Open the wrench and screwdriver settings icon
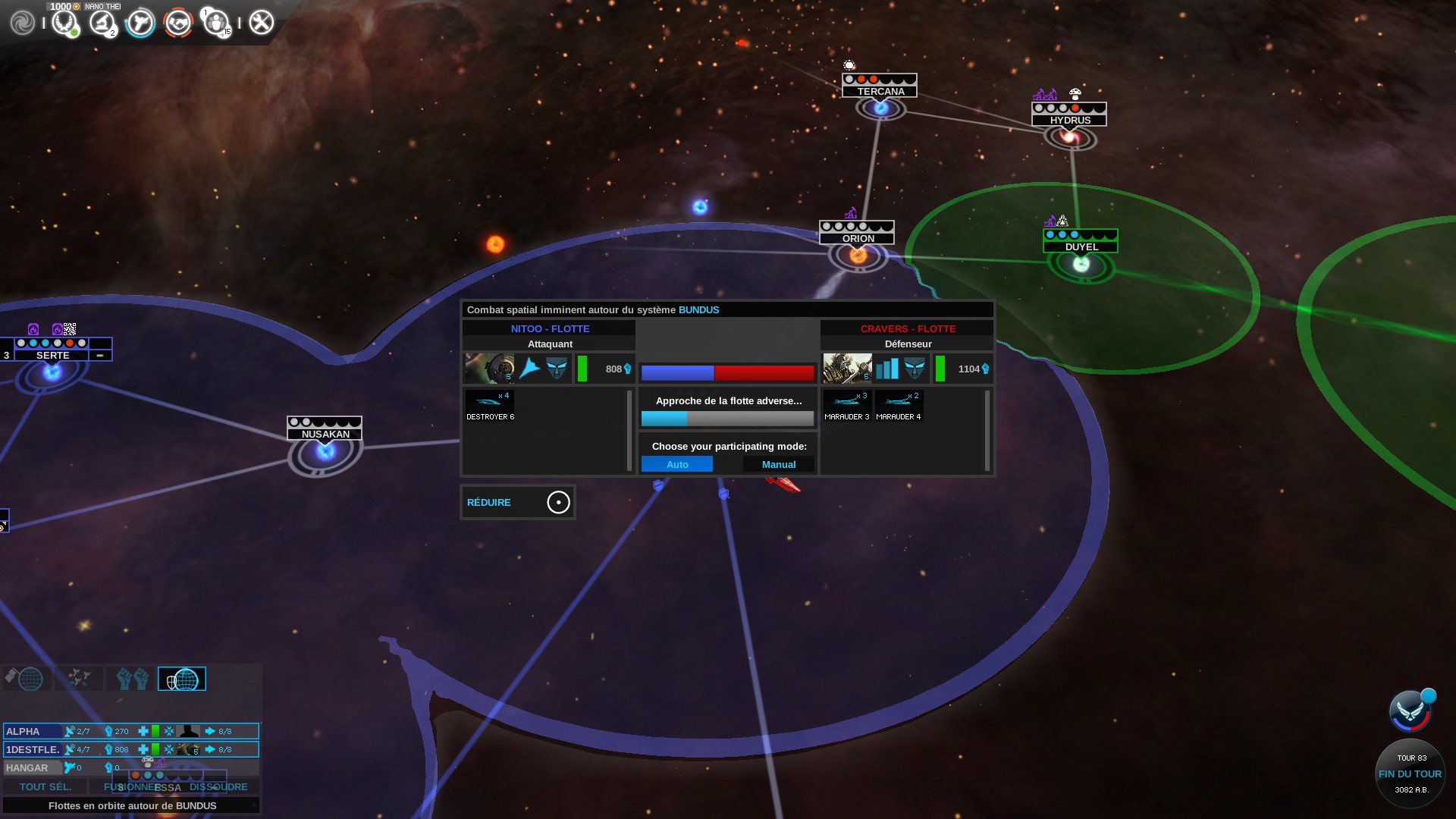1456x819 pixels. [x=261, y=23]
